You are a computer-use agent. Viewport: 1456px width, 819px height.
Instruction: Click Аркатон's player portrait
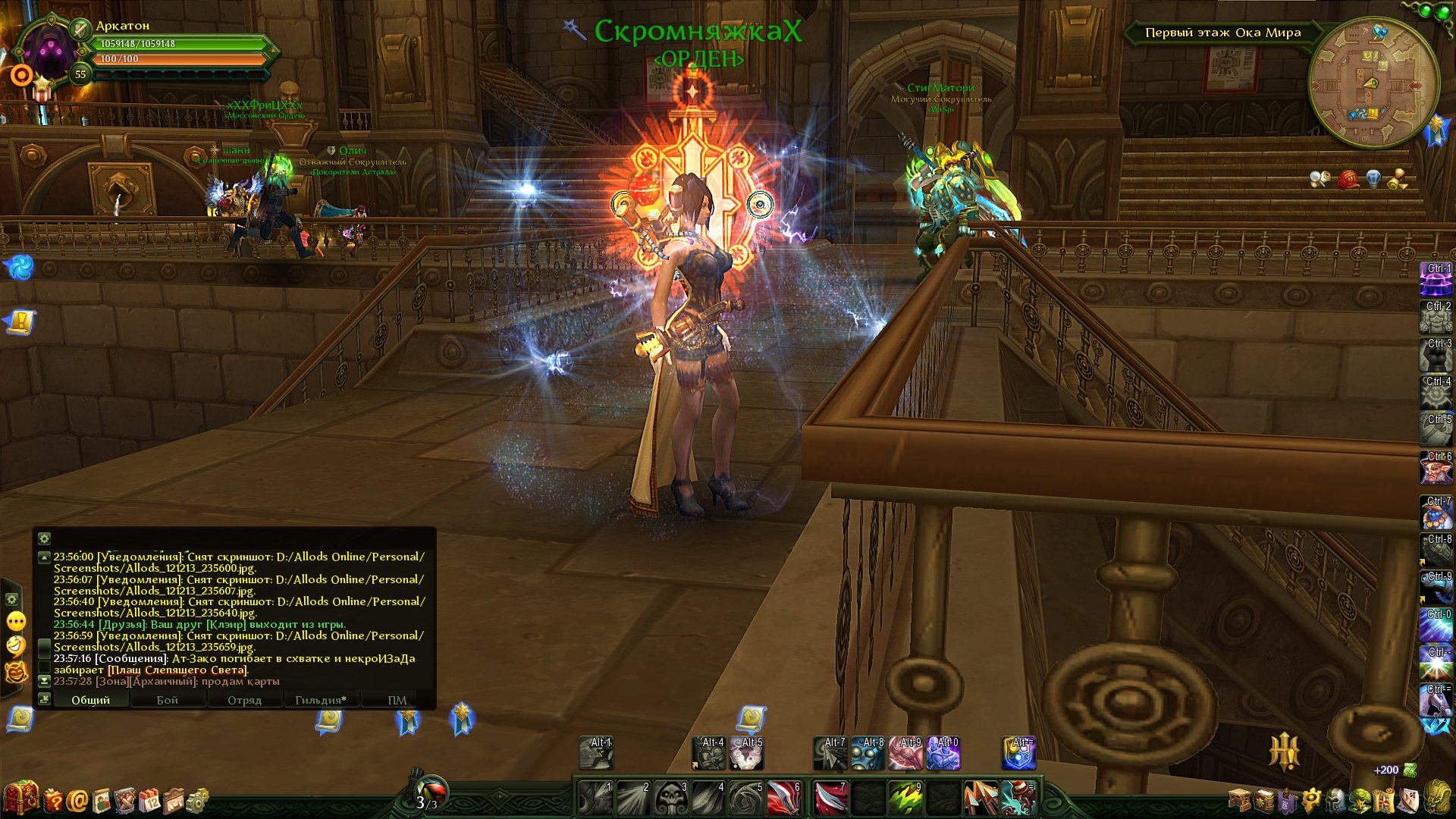click(50, 53)
